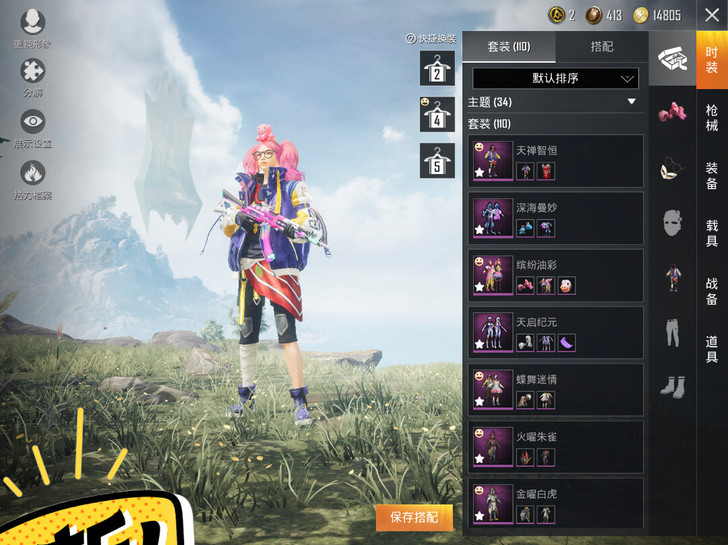Select the 火曜朱雀 outfit set
728x545 pixels.
click(x=555, y=447)
